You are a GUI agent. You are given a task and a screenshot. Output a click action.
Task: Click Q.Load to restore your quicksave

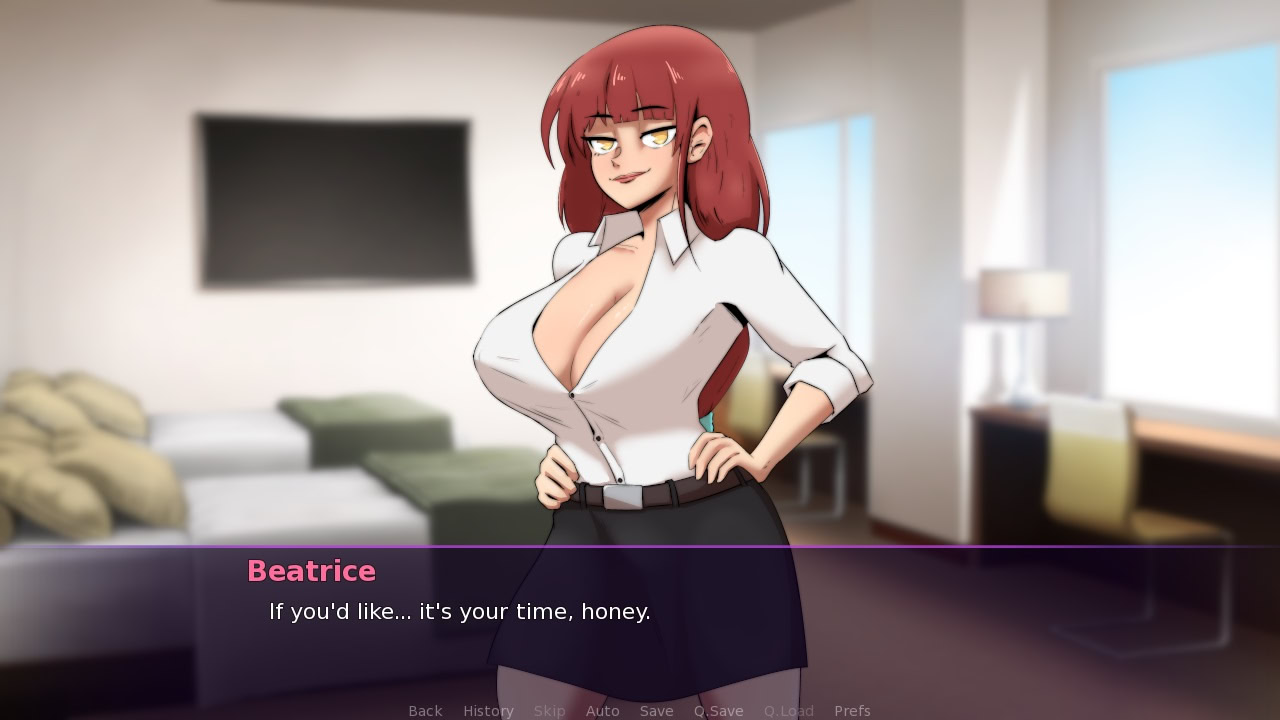(x=788, y=710)
